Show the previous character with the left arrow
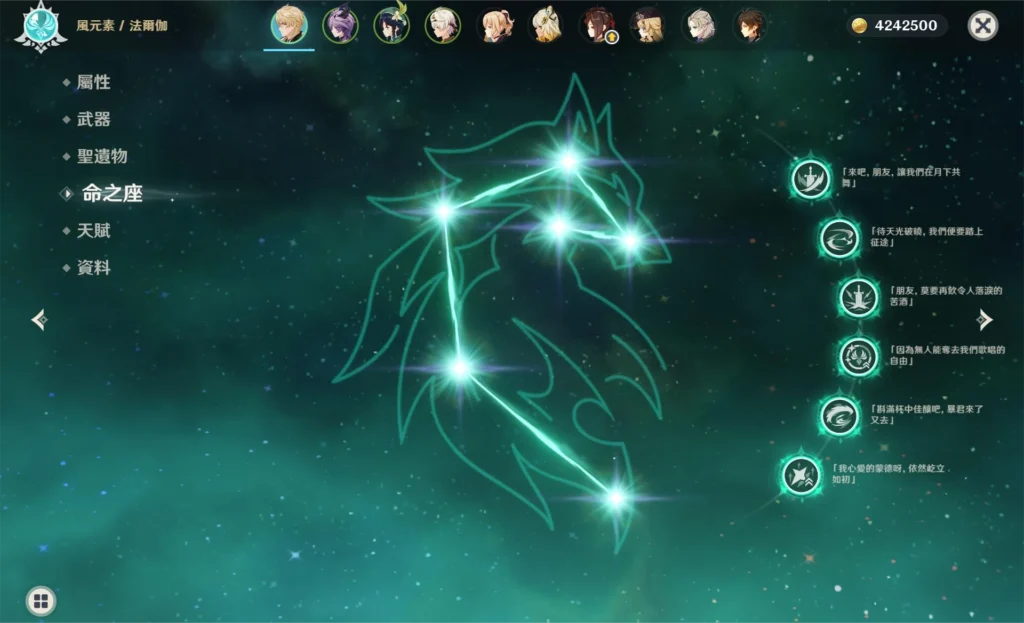 [39, 319]
